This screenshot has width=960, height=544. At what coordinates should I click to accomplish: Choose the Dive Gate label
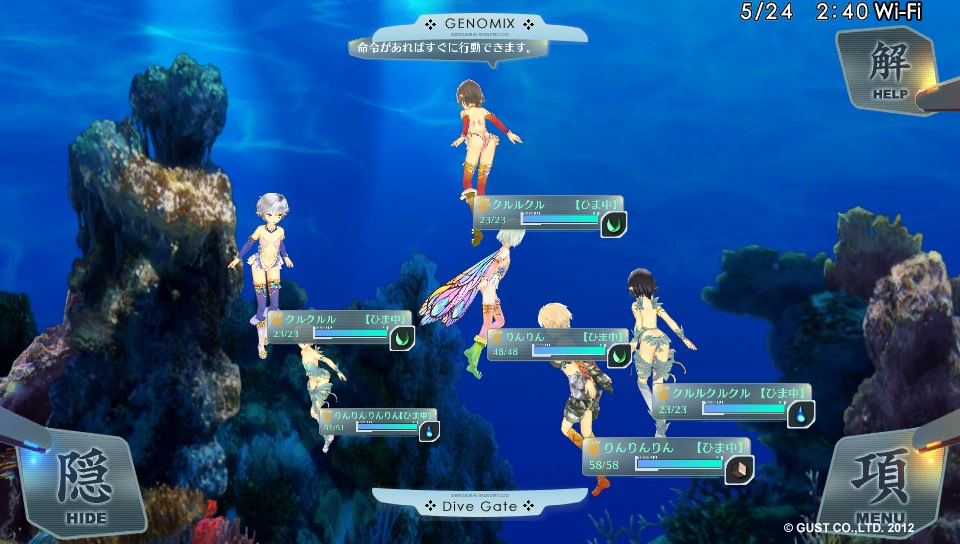(479, 506)
